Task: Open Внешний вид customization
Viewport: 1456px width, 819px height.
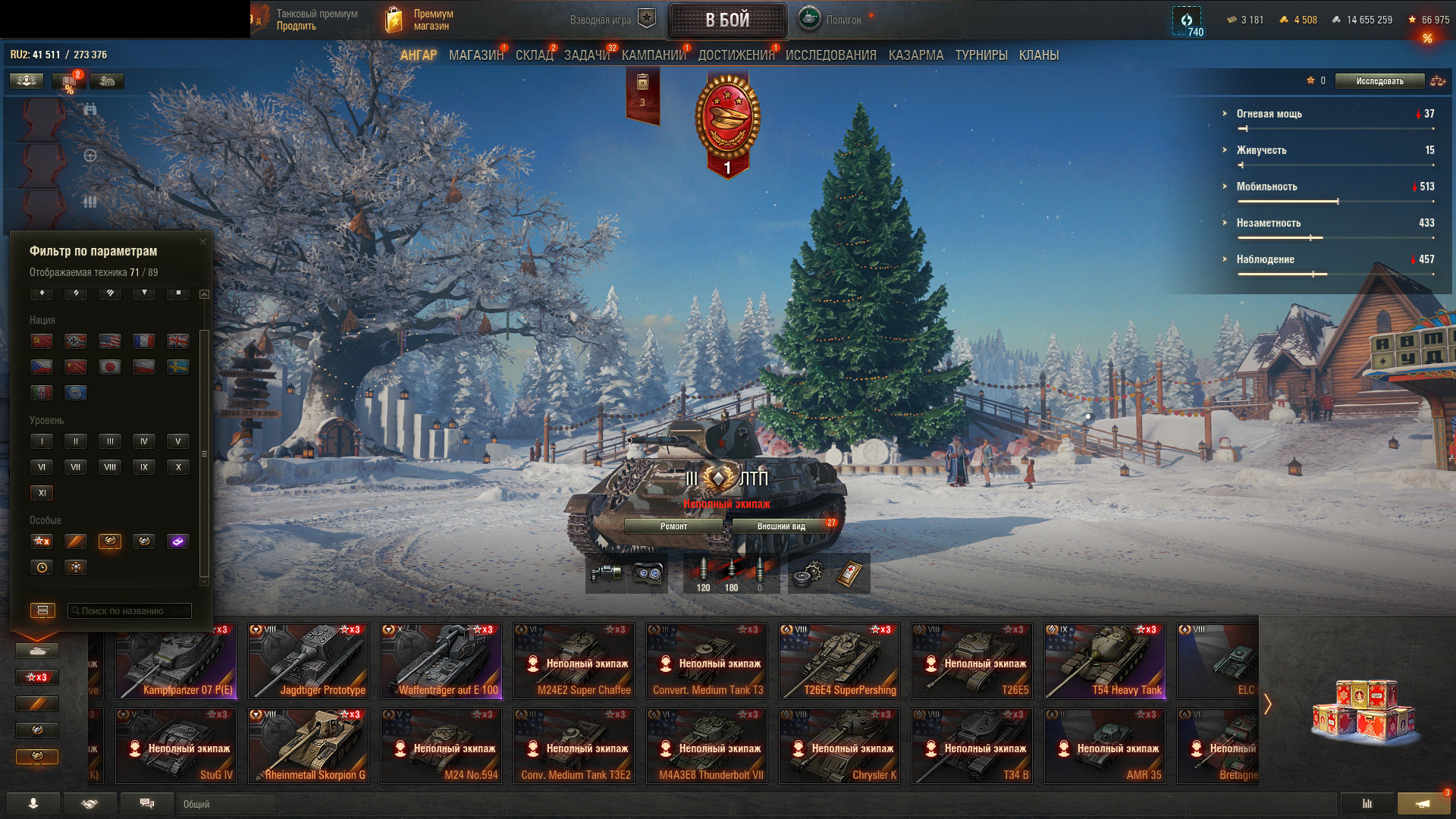Action: click(781, 526)
